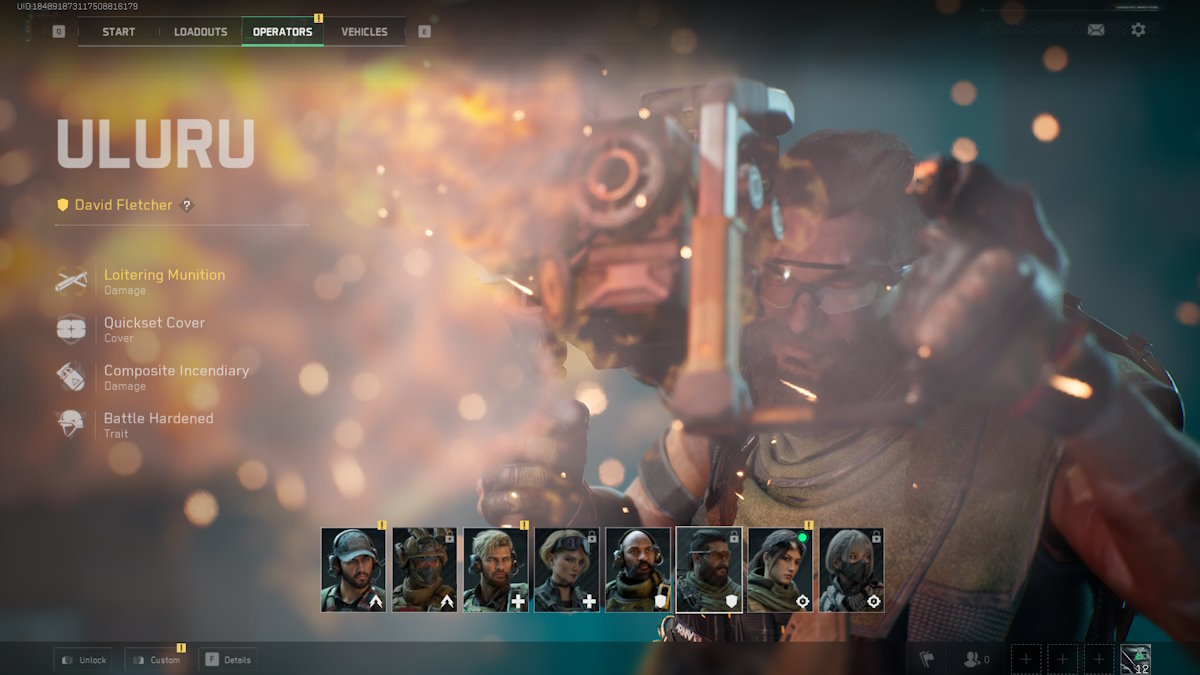Choose the operator portrait wearing a baseball cap
1200x675 pixels.
[353, 570]
